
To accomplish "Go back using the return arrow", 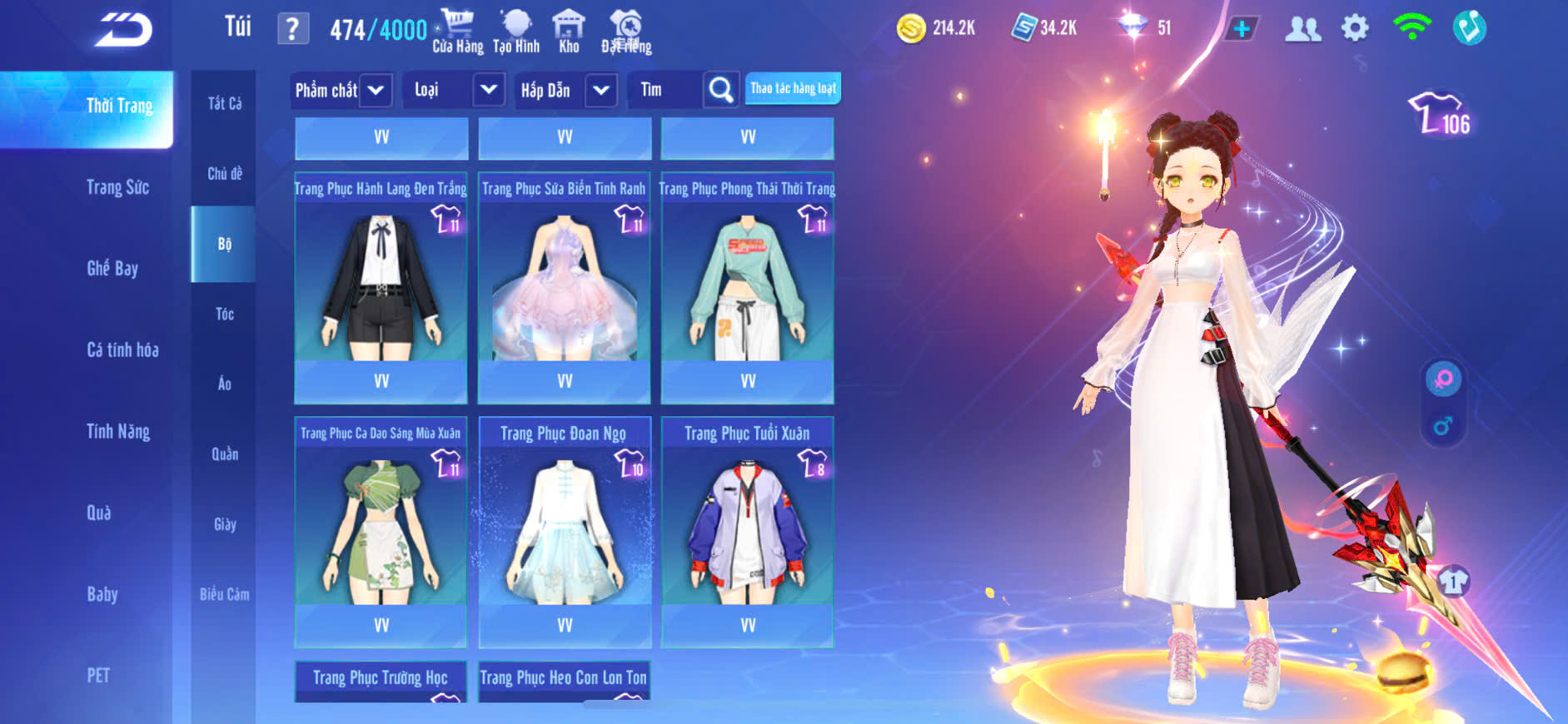I will coord(123,30).
